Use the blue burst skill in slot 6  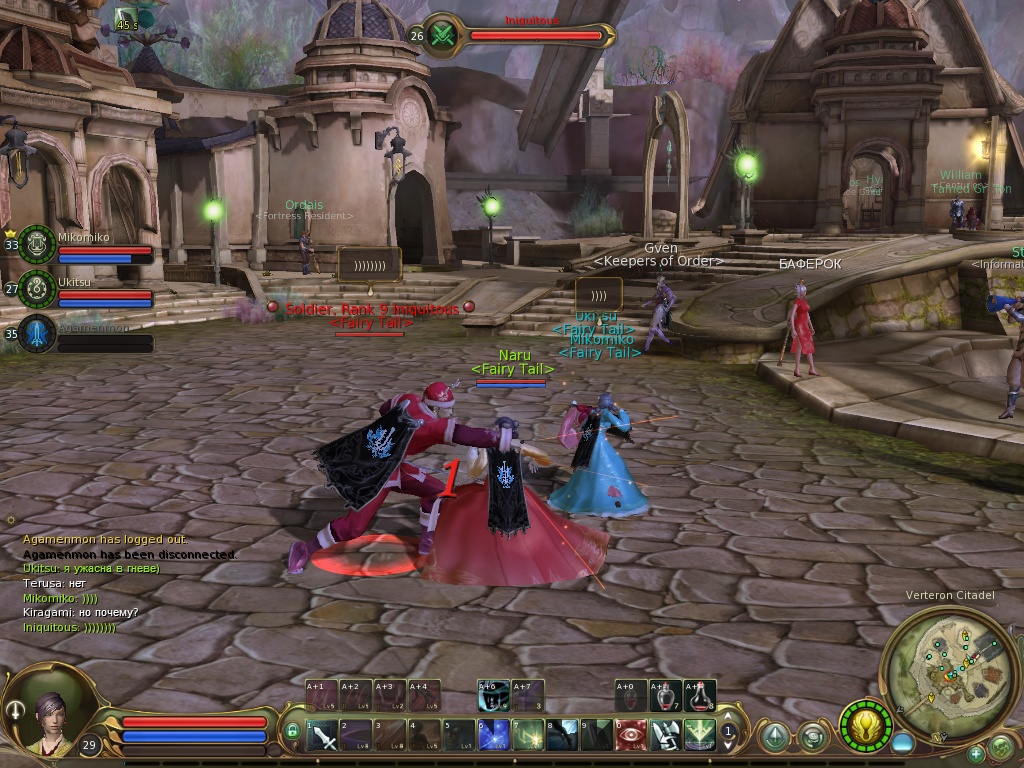click(x=494, y=735)
